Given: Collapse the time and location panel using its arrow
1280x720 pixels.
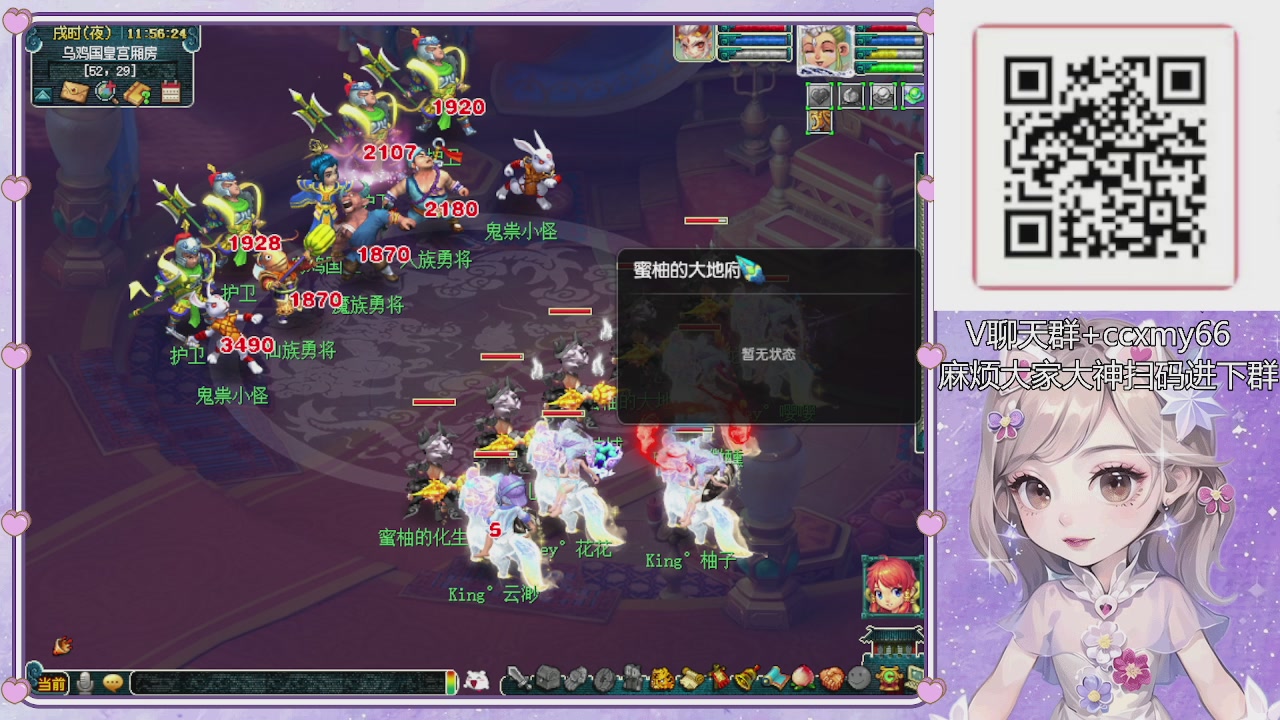Looking at the screenshot, I should coord(42,94).
